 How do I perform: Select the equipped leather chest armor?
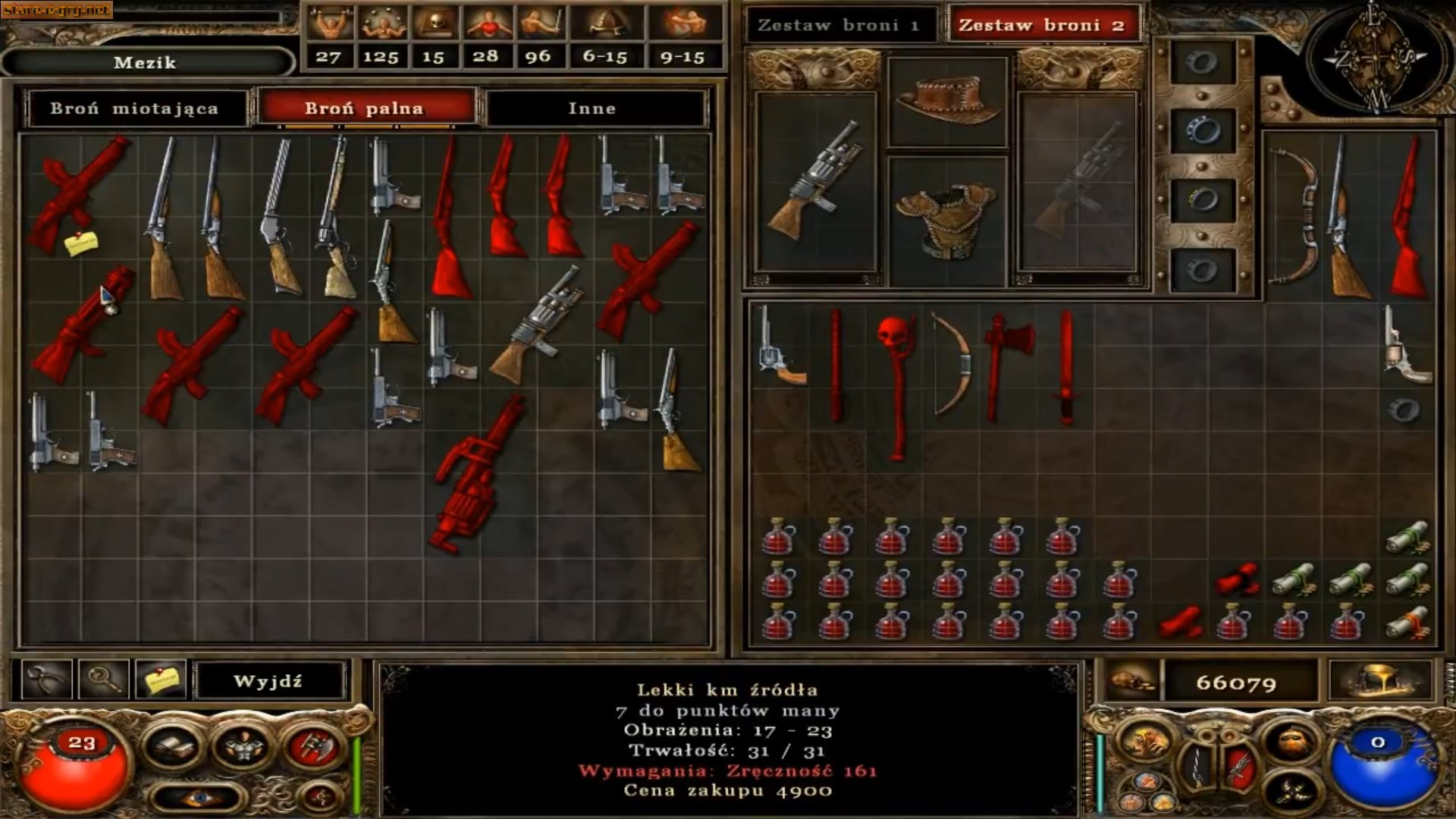click(946, 220)
